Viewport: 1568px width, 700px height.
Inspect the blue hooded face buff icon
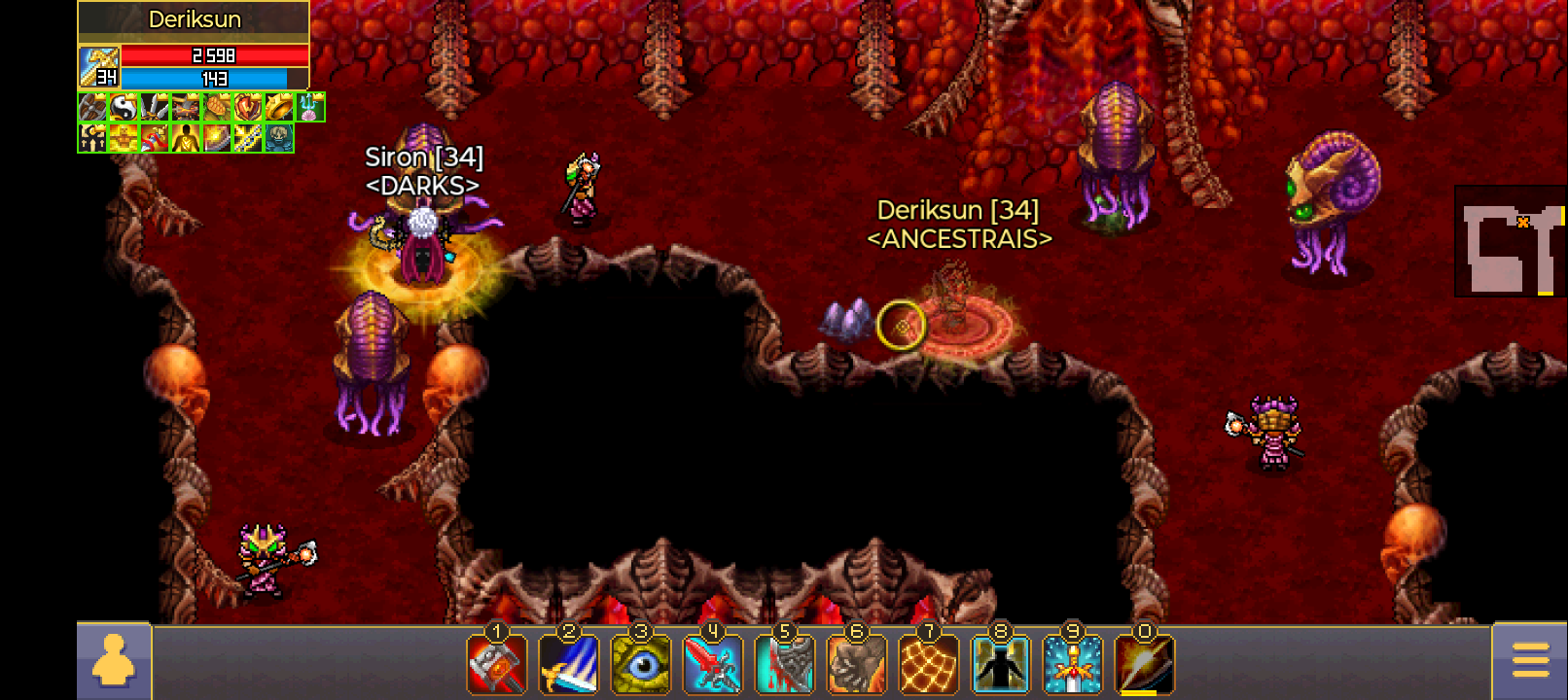pos(279,138)
